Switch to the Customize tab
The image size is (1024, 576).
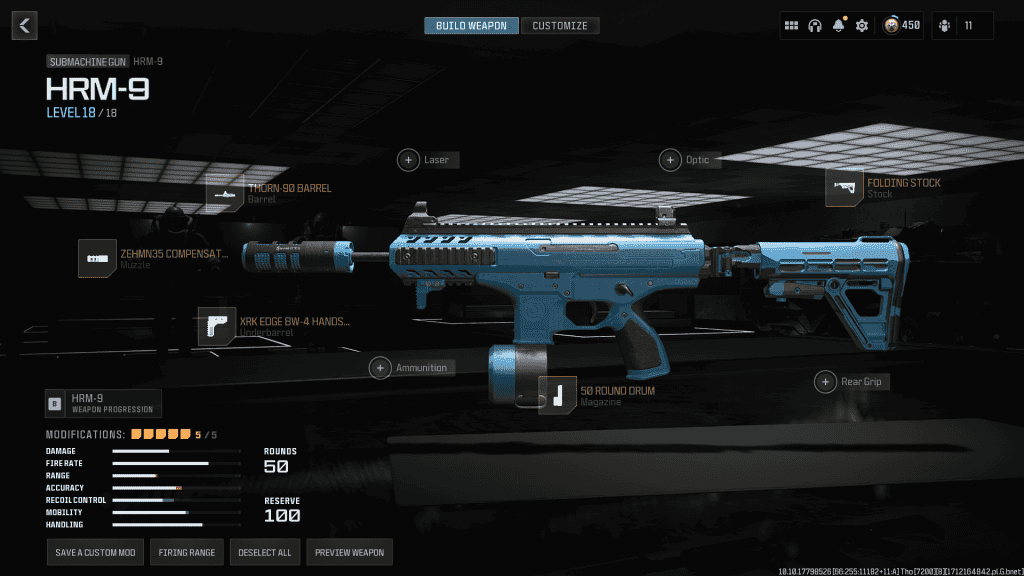tap(560, 26)
